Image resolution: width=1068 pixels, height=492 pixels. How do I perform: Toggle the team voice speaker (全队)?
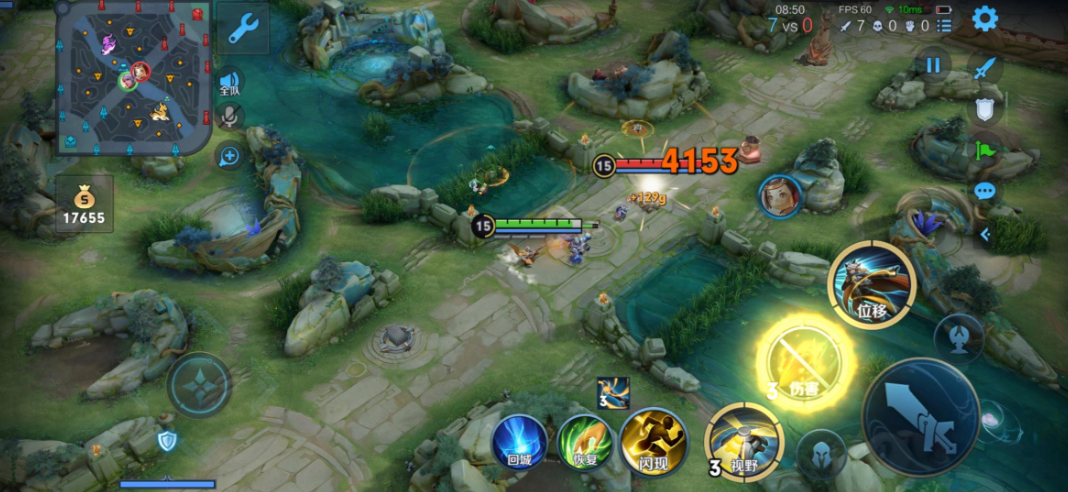229,83
